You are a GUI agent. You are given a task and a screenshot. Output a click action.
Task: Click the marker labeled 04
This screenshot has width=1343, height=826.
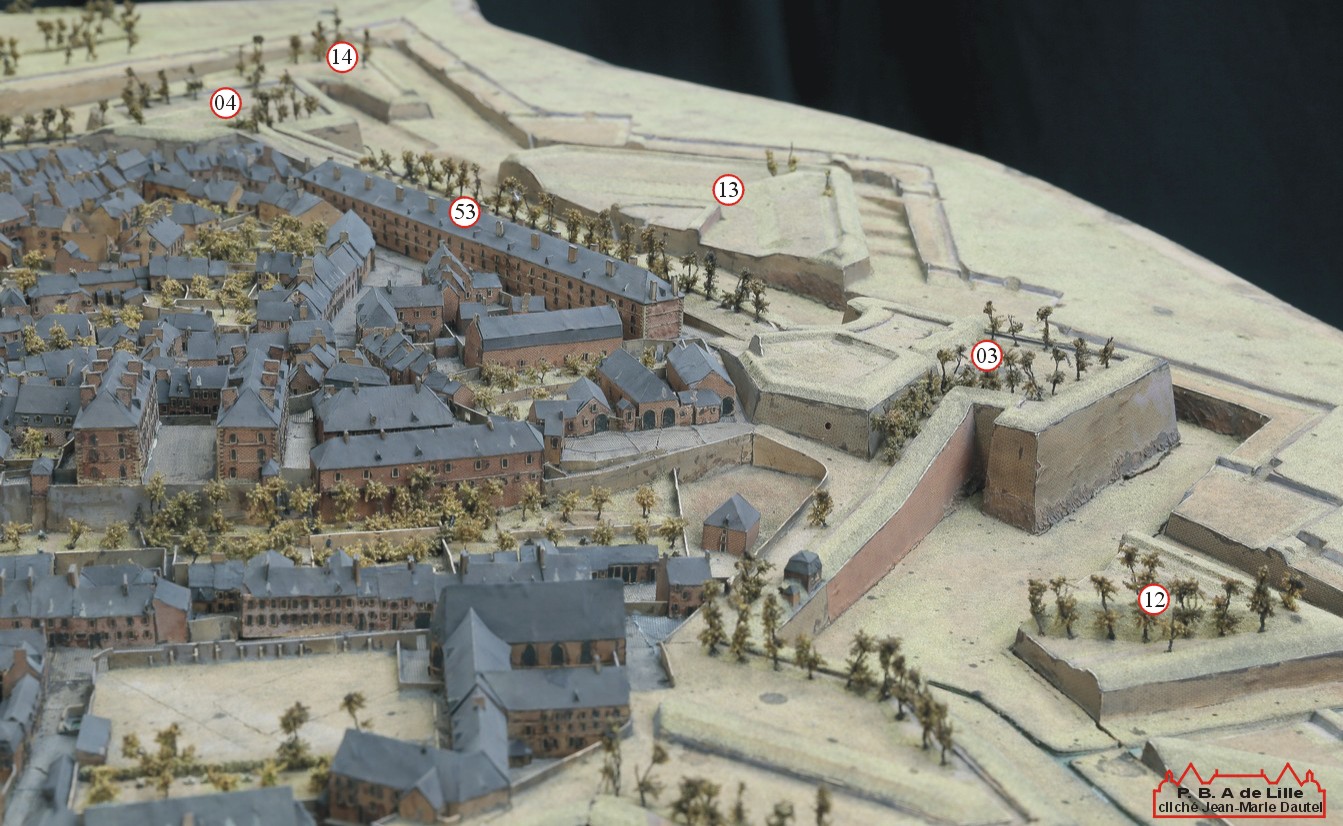tap(226, 103)
